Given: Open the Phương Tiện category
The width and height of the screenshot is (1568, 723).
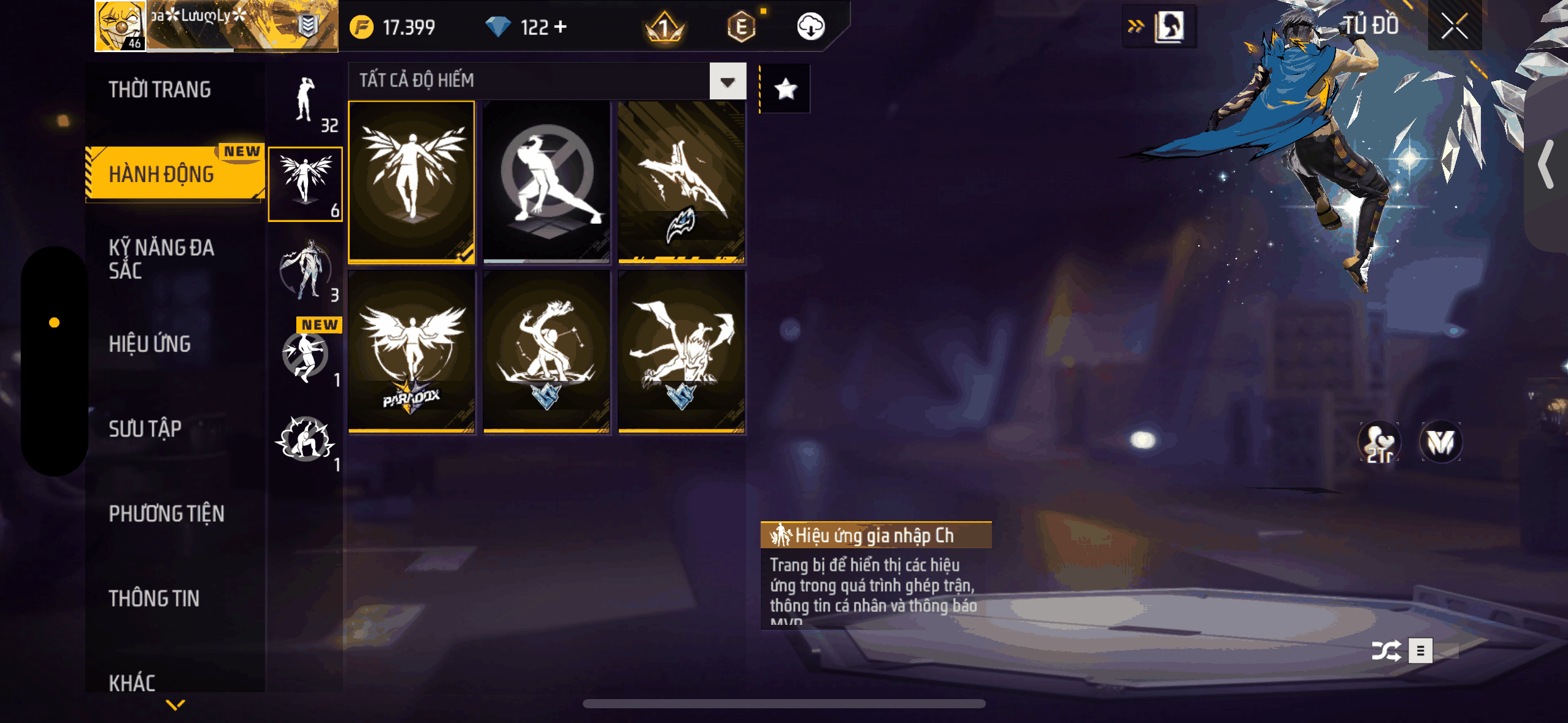Looking at the screenshot, I should (167, 513).
